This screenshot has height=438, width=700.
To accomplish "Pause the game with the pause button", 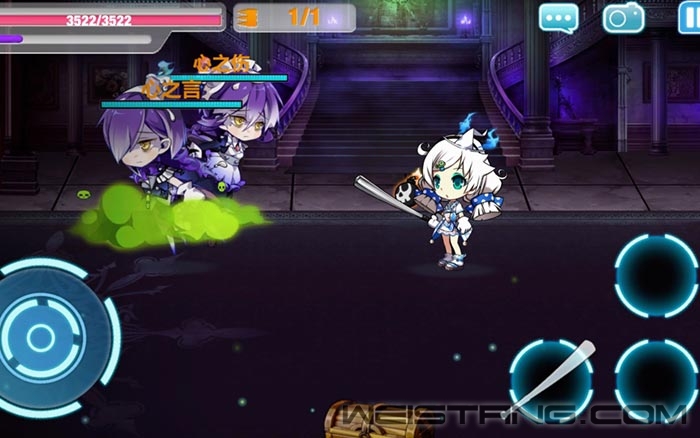I will click(686, 18).
